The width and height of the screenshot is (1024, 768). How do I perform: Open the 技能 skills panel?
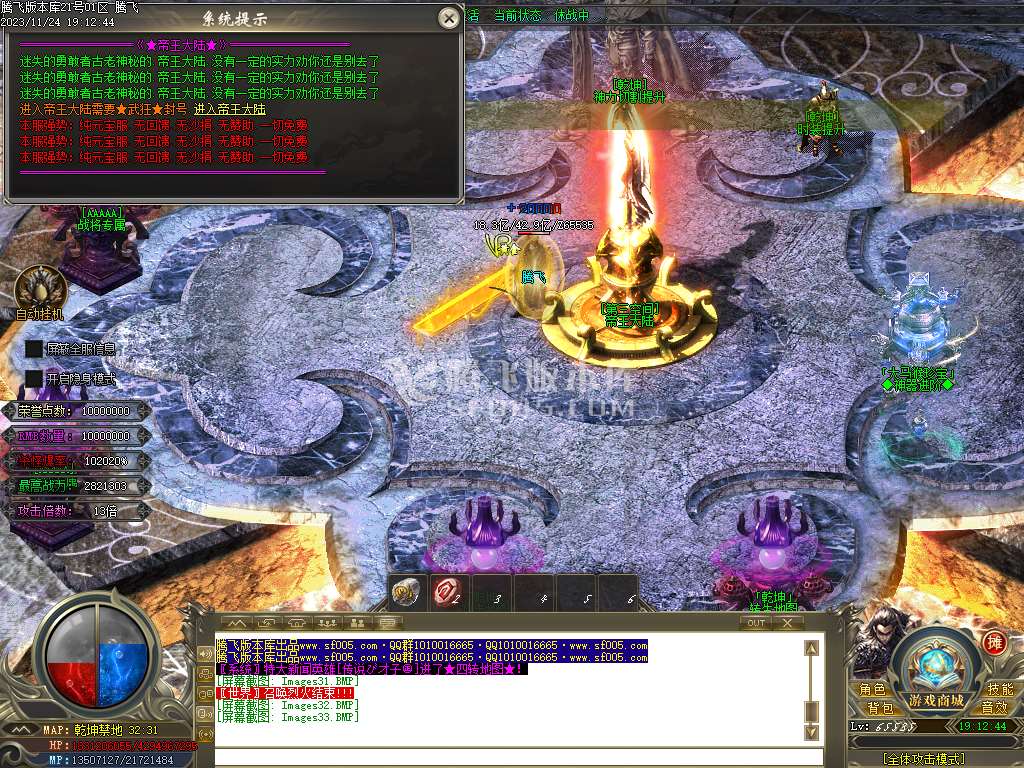tap(999, 690)
